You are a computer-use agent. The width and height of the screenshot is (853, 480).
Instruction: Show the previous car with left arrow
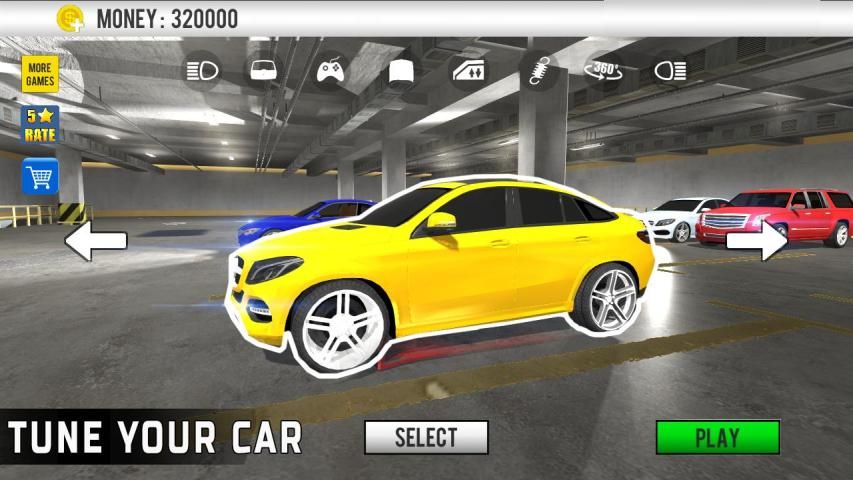96,240
